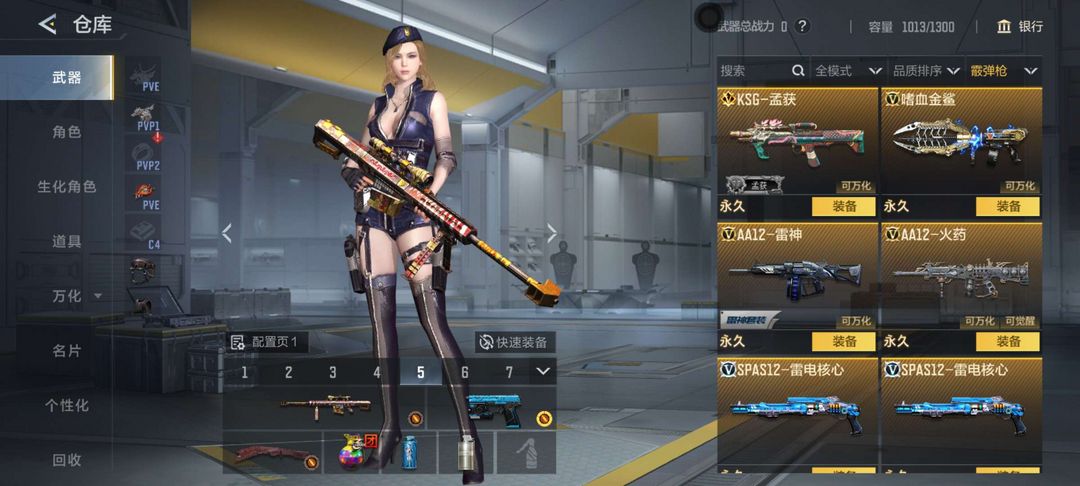Select loadout slot number 3
The image size is (1080, 486).
tap(333, 373)
